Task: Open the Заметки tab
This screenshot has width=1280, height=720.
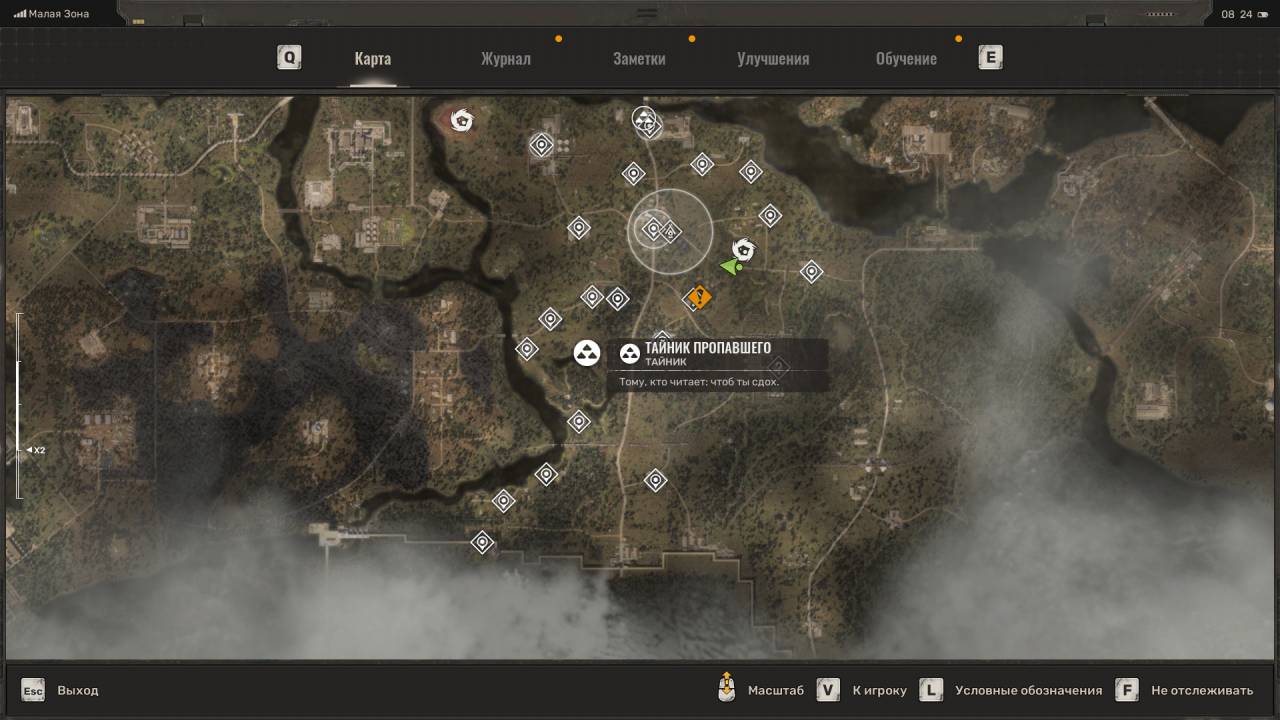Action: click(x=639, y=58)
